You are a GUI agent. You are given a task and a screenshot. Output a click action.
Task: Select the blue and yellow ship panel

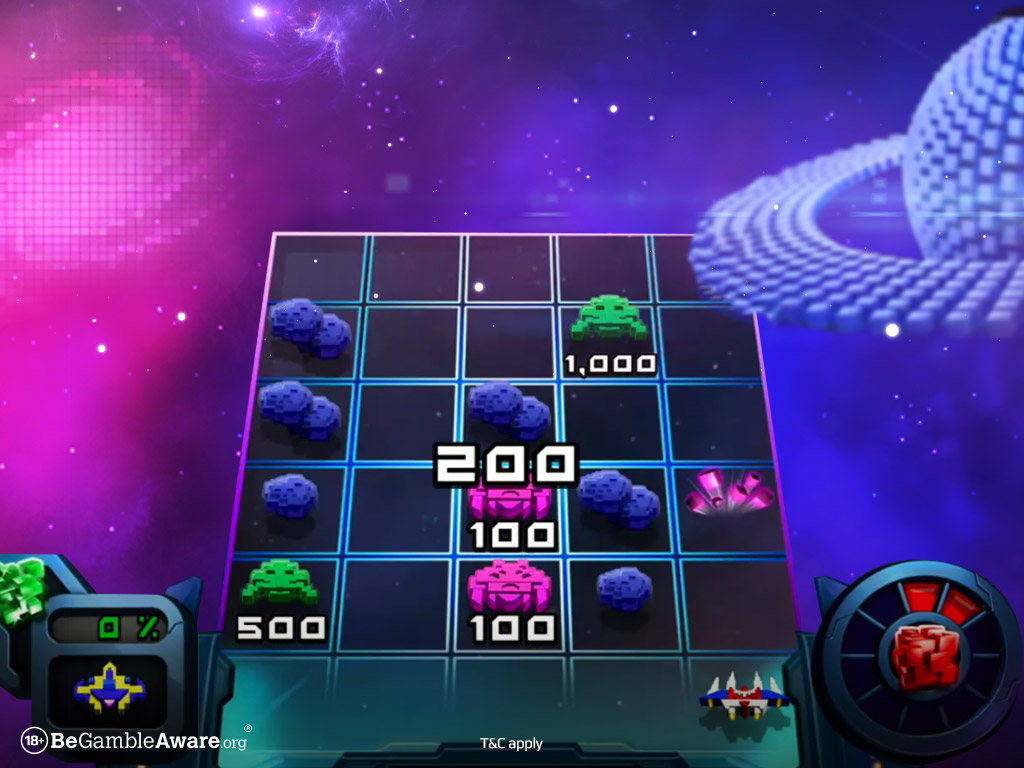[110, 687]
